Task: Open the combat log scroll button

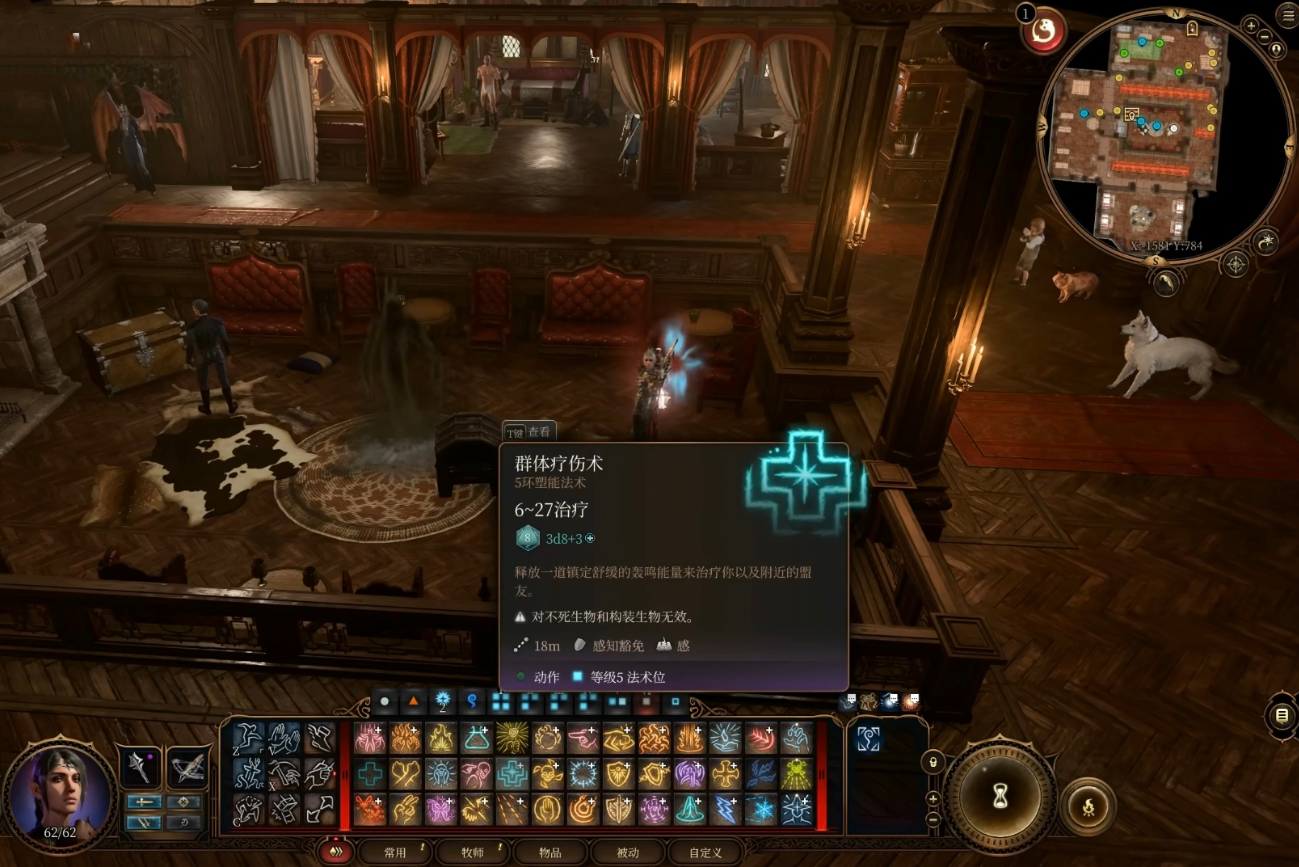Action: click(x=1281, y=715)
